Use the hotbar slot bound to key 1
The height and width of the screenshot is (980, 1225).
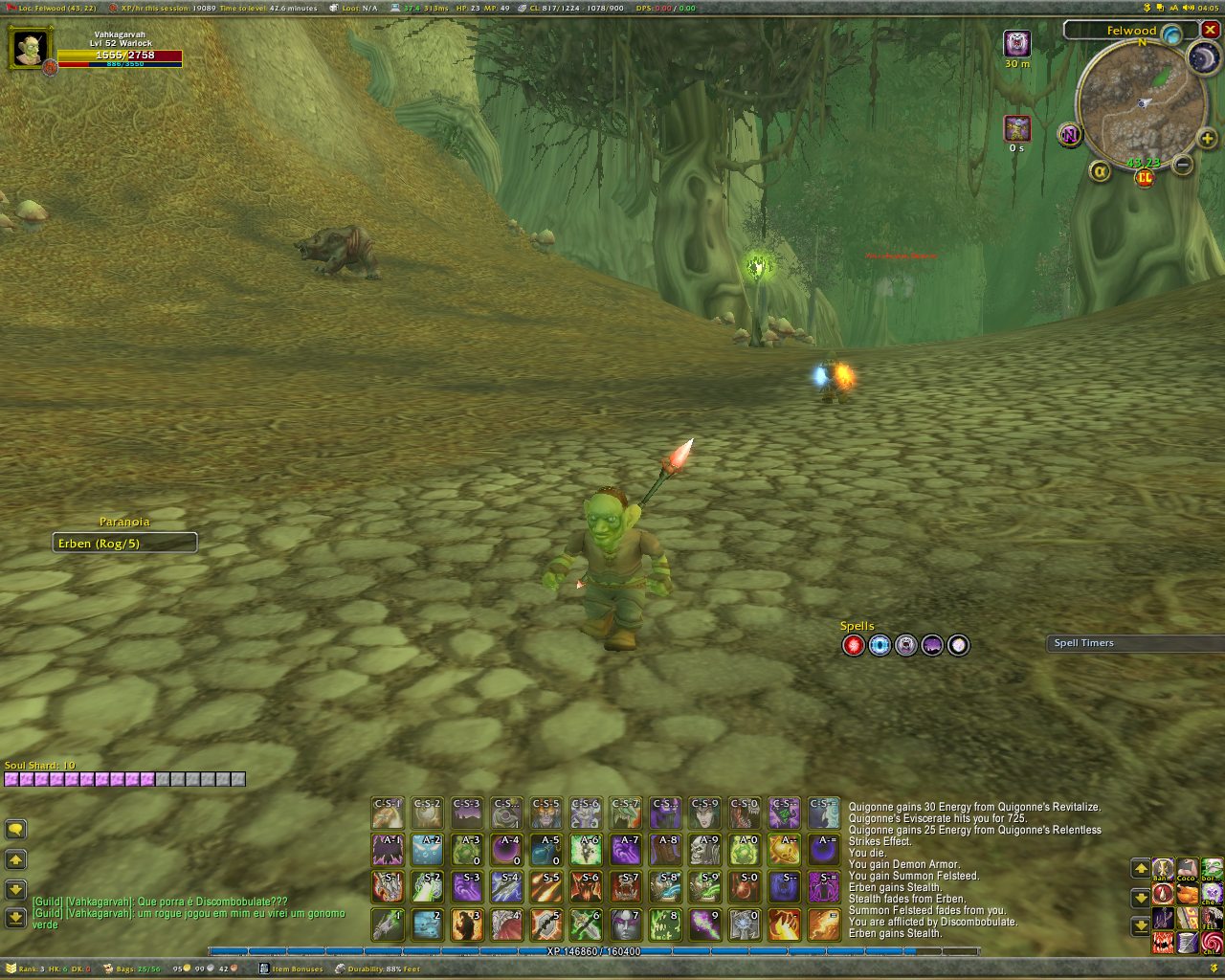[388, 924]
